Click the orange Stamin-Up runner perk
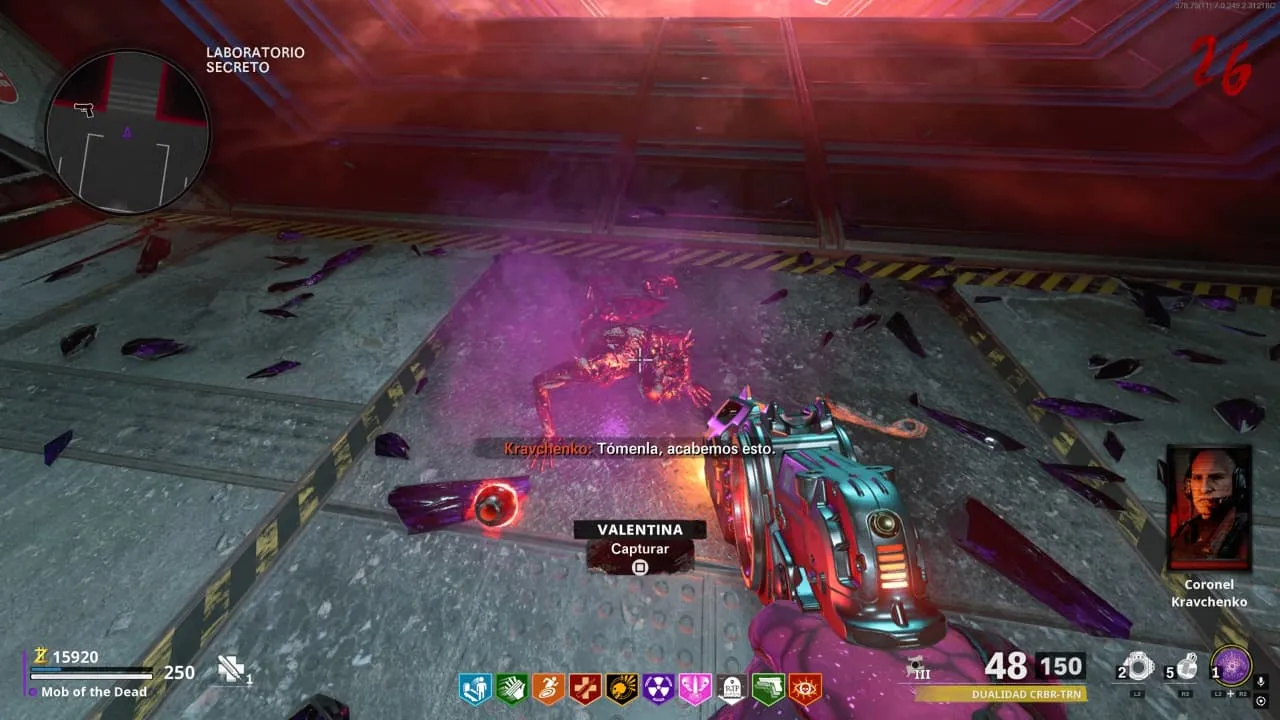Screen dimensions: 1280x720 pos(548,688)
